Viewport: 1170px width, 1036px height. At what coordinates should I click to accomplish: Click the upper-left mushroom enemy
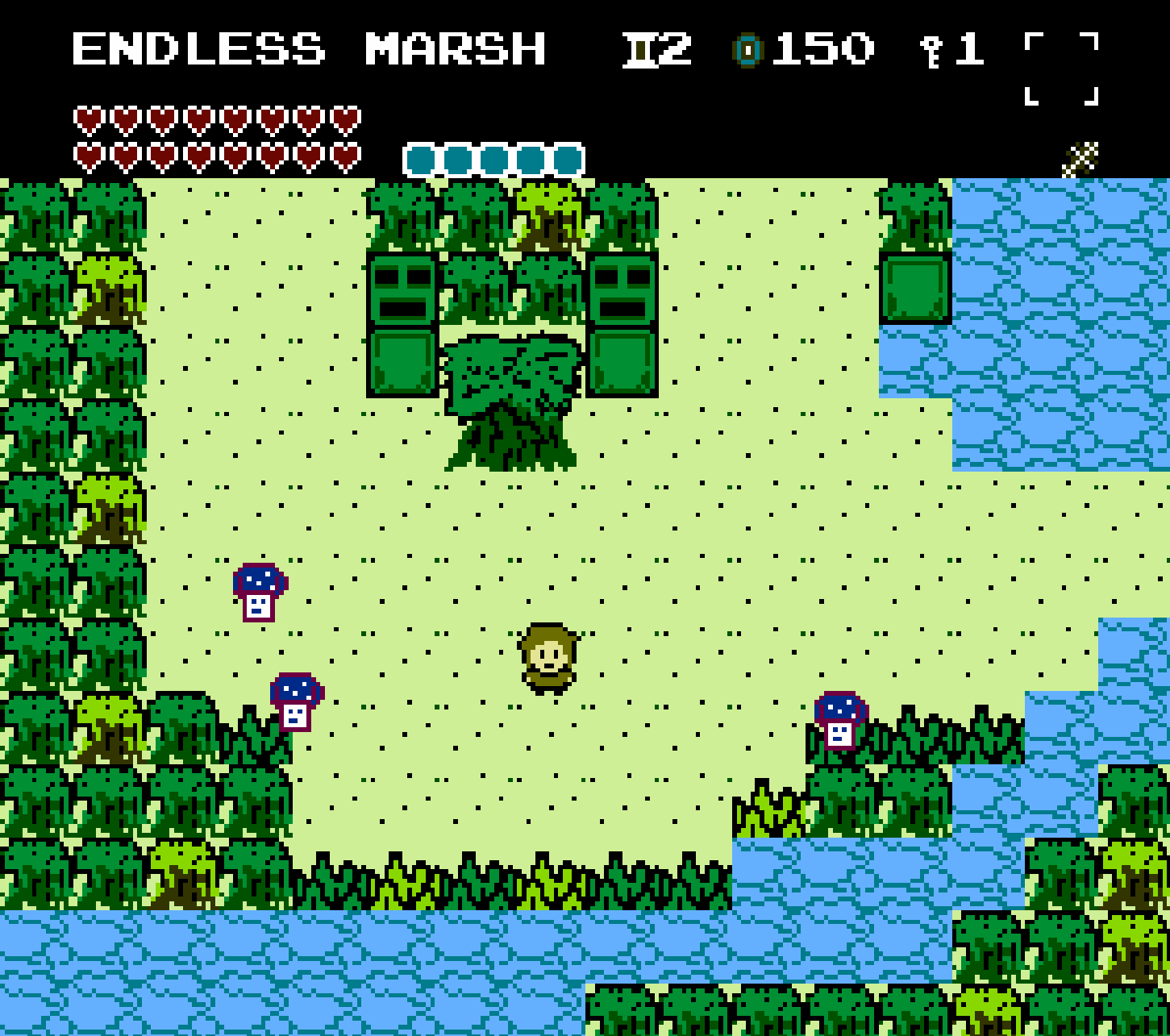click(x=258, y=594)
